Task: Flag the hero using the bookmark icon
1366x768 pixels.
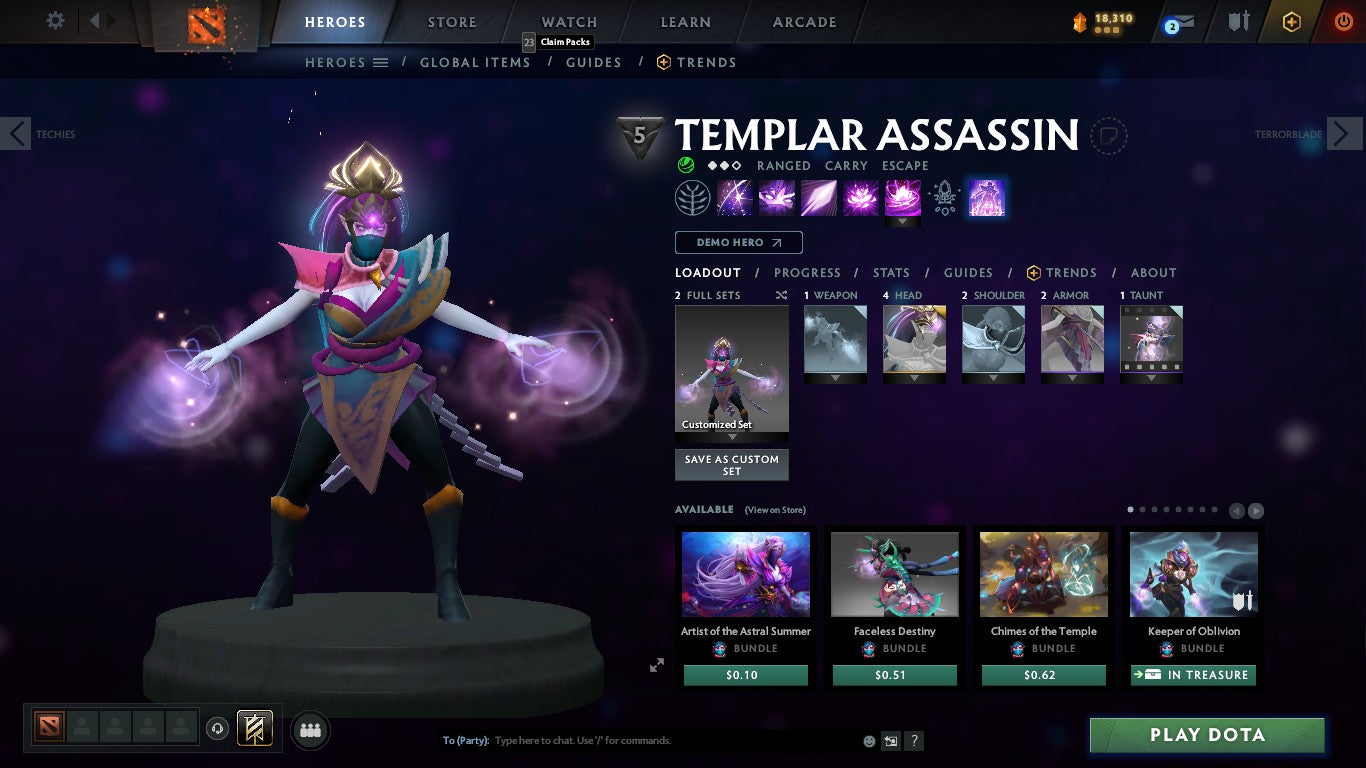Action: (1110, 136)
